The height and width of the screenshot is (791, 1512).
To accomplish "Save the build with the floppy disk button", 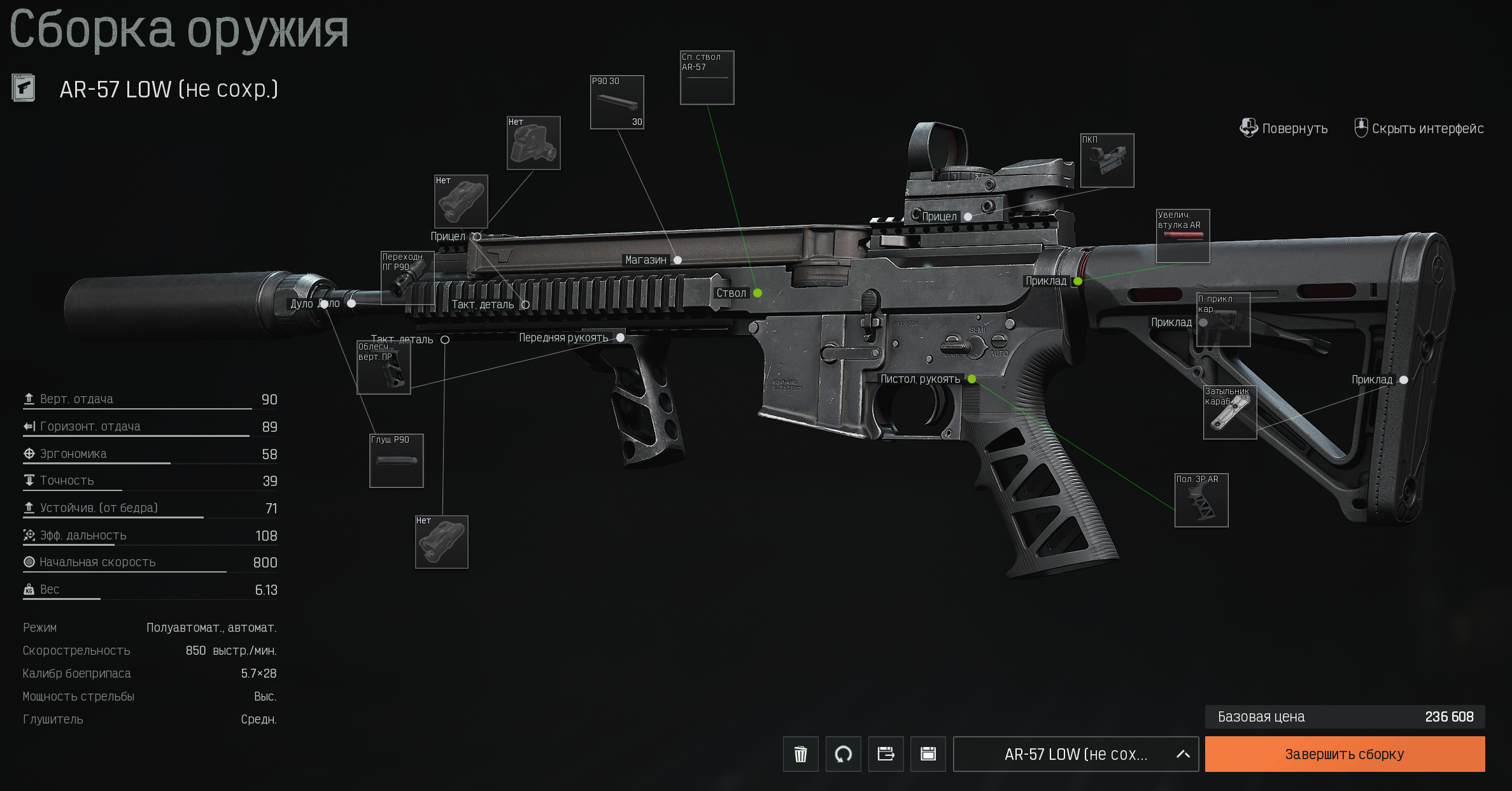I will (928, 754).
